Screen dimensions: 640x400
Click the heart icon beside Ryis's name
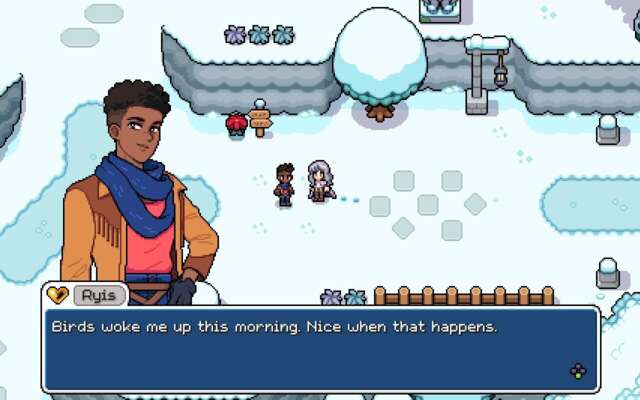[x=58, y=295]
